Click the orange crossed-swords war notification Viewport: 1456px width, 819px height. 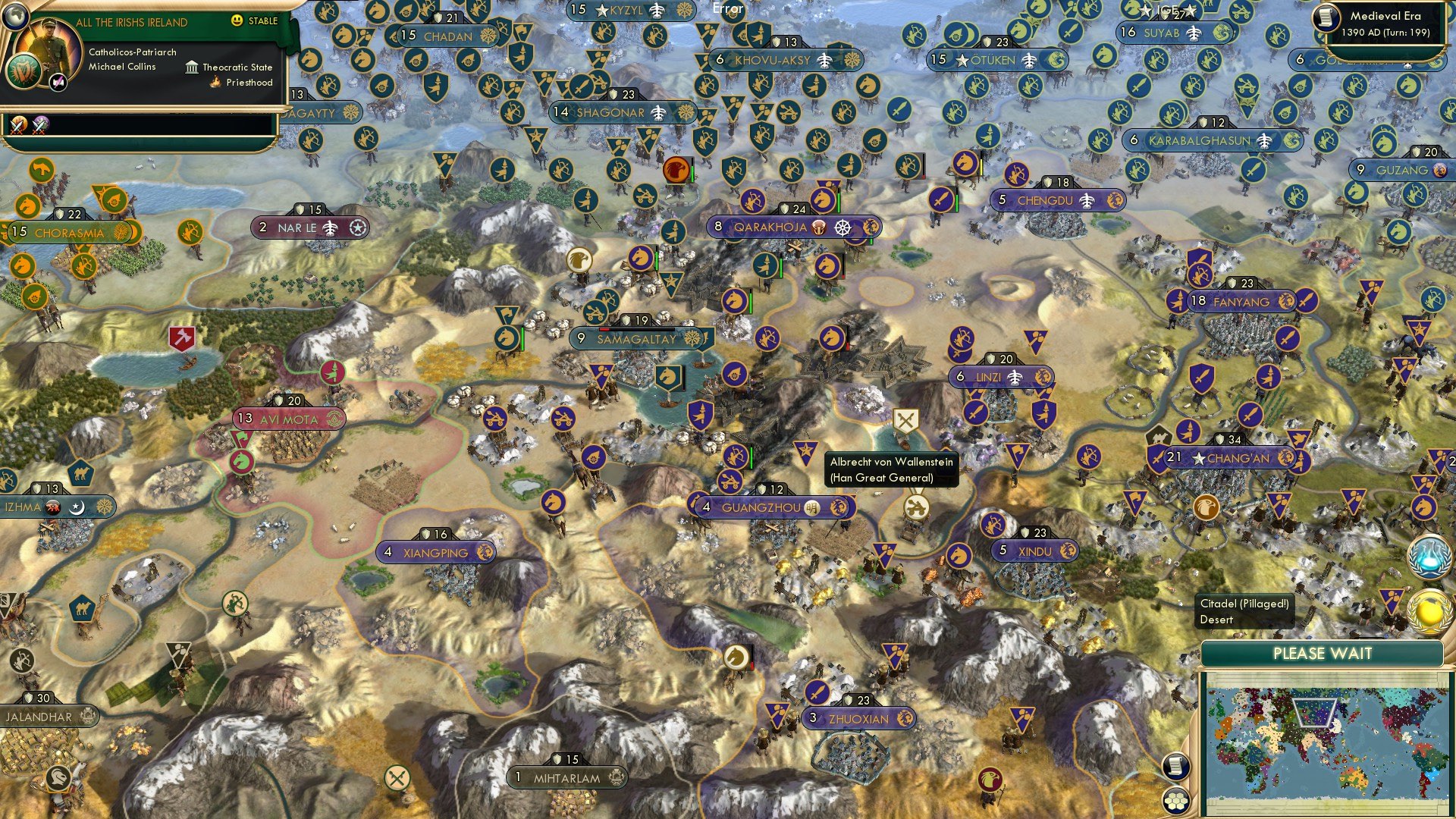(17, 124)
